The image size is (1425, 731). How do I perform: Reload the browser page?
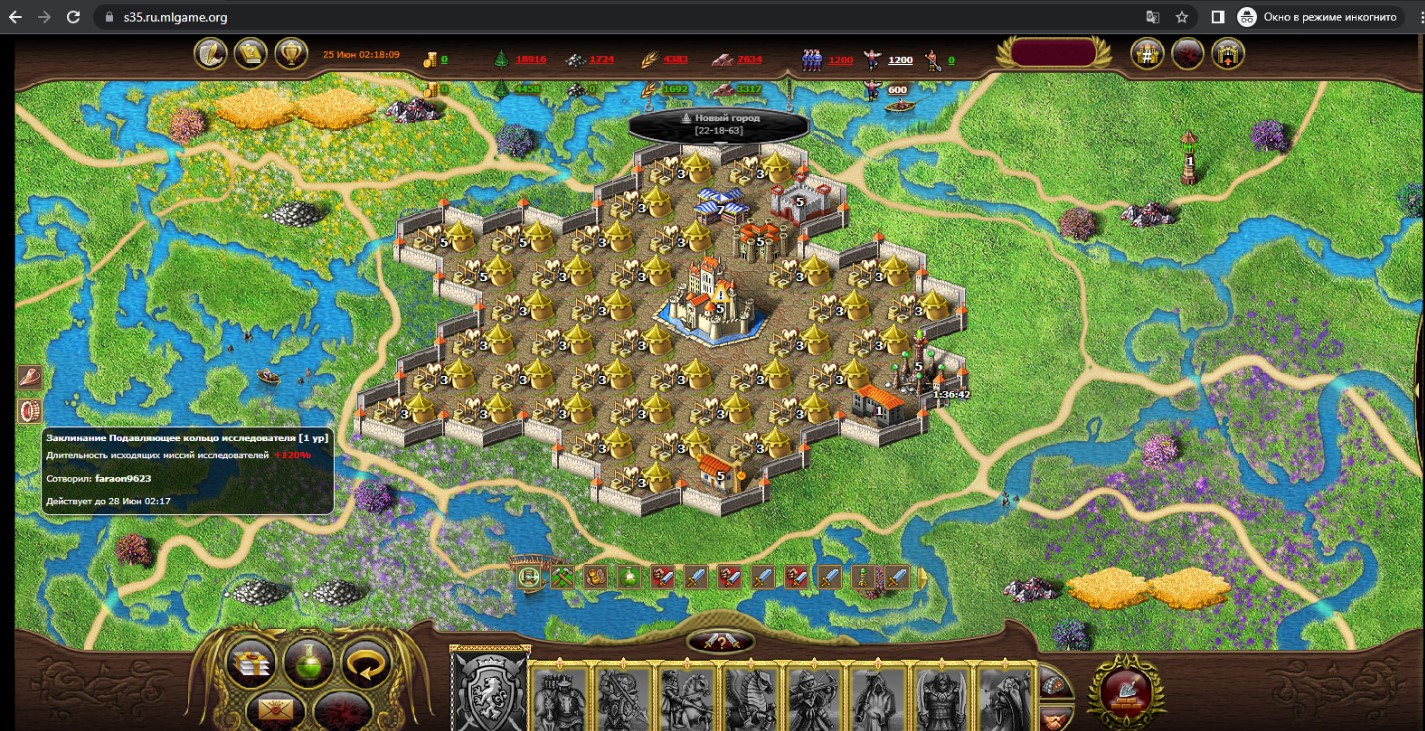tap(73, 17)
